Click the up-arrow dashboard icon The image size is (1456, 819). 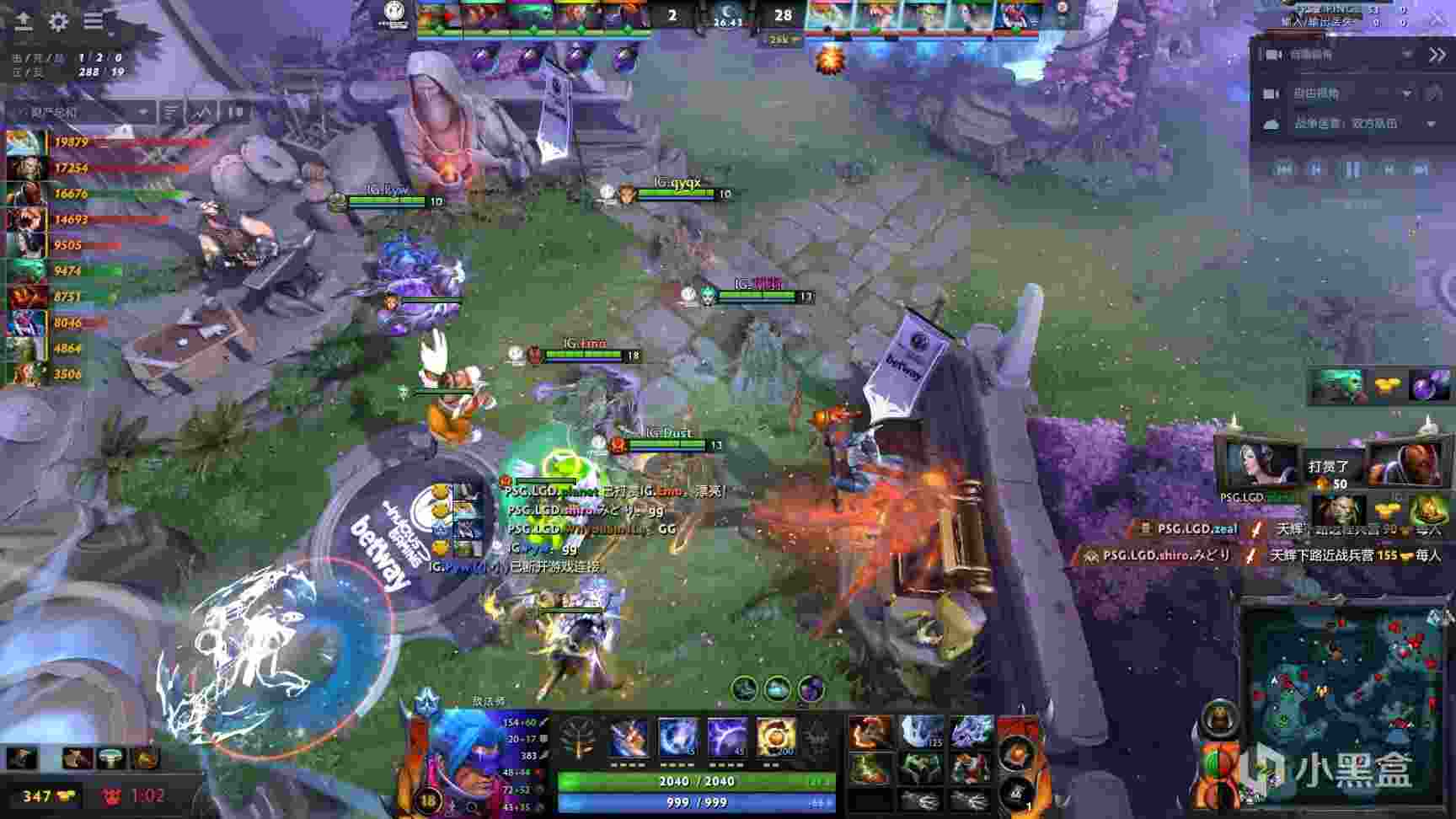(24, 21)
